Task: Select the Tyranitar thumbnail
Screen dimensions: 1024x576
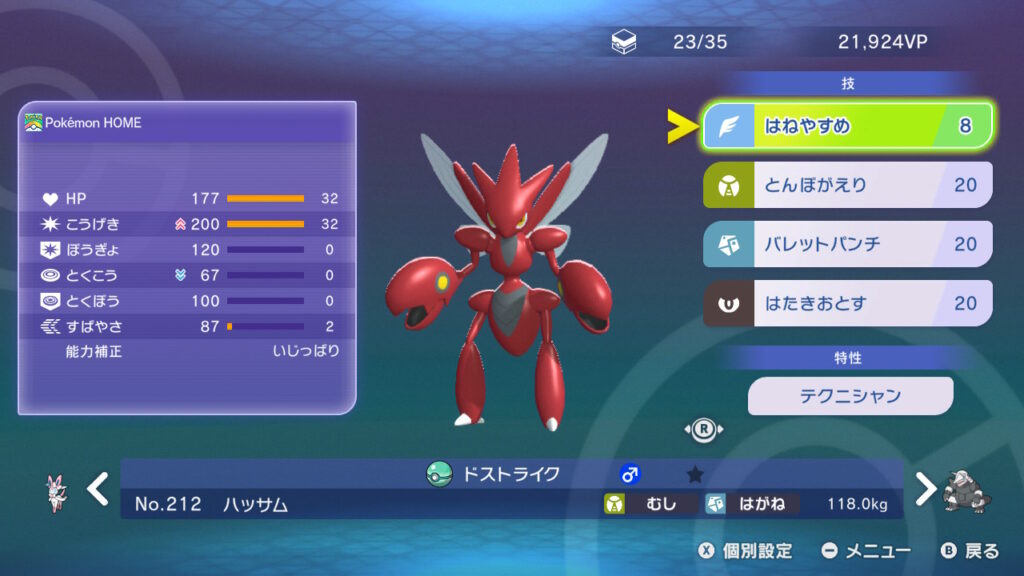Action: [x=966, y=492]
